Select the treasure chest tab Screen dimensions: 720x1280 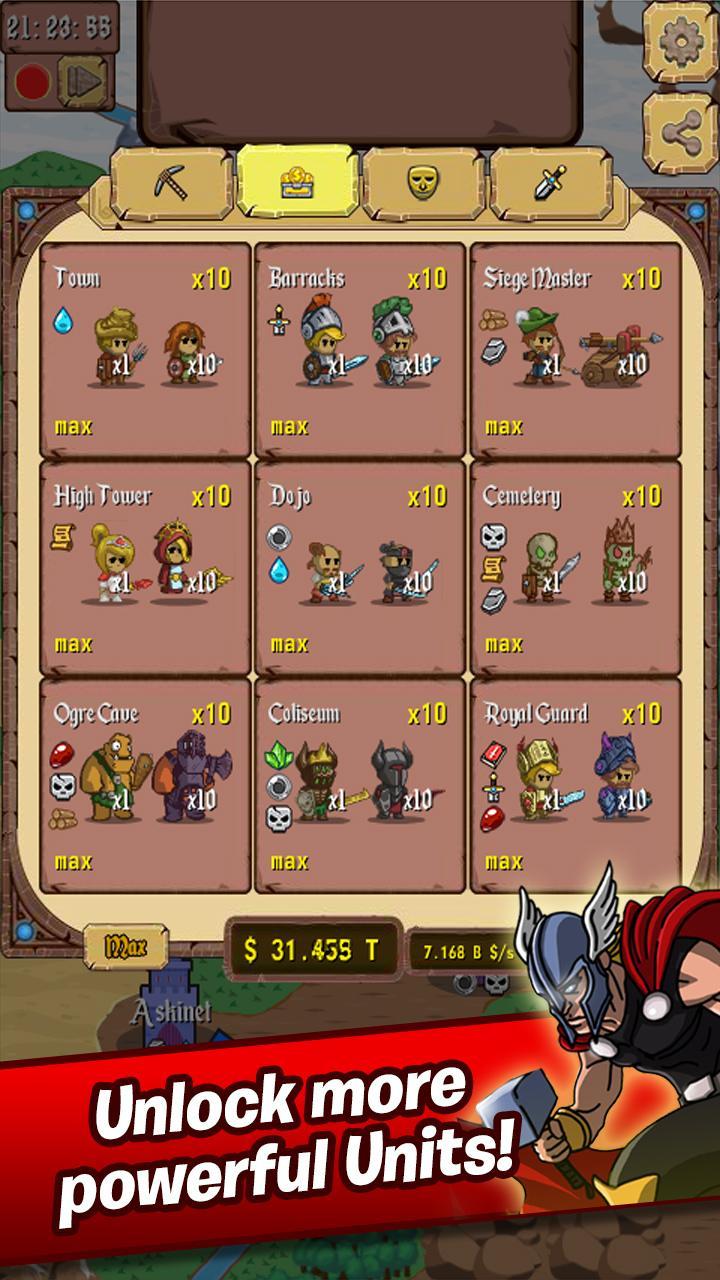coord(297,183)
